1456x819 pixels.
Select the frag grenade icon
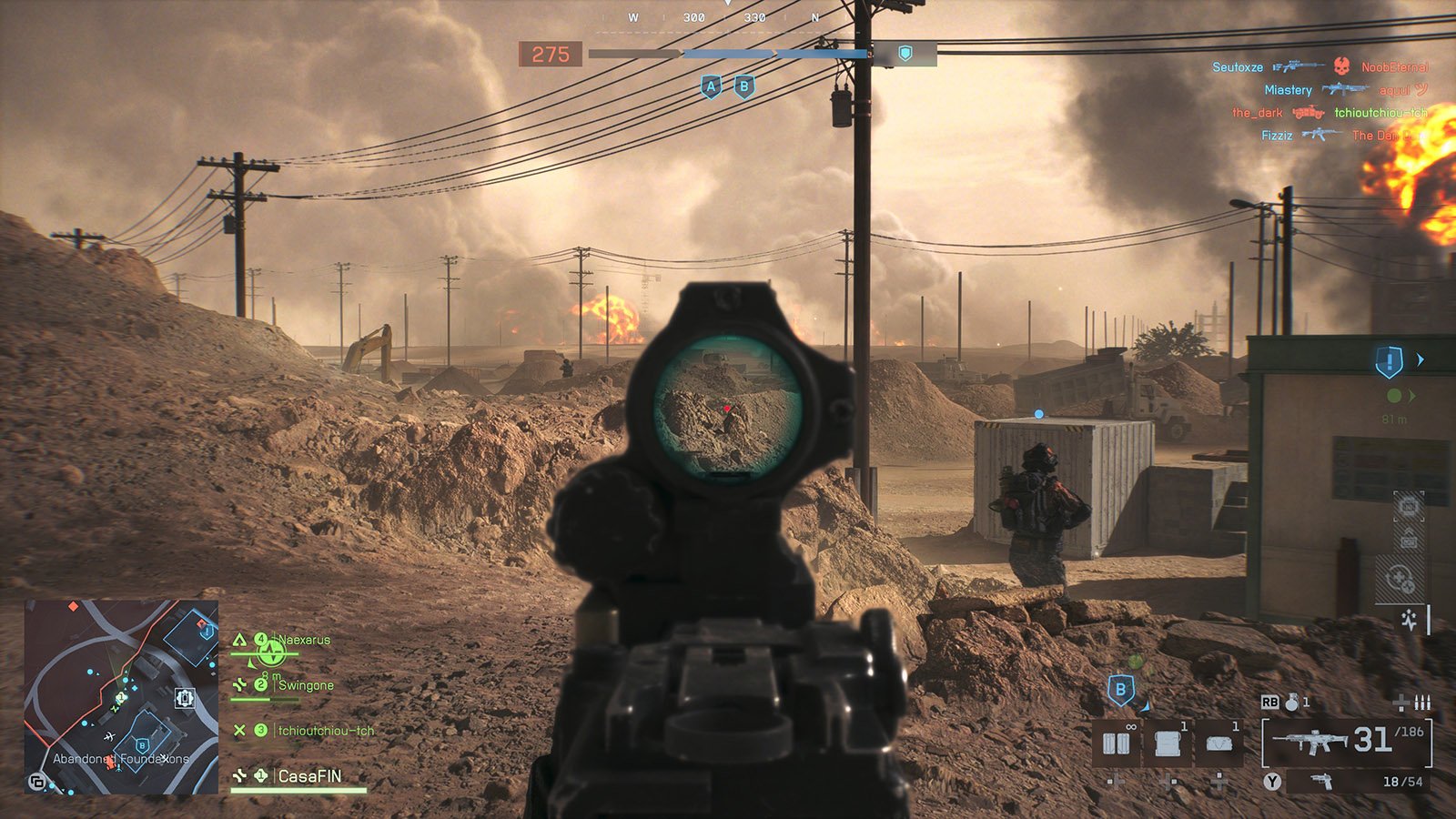pyautogui.click(x=1292, y=702)
